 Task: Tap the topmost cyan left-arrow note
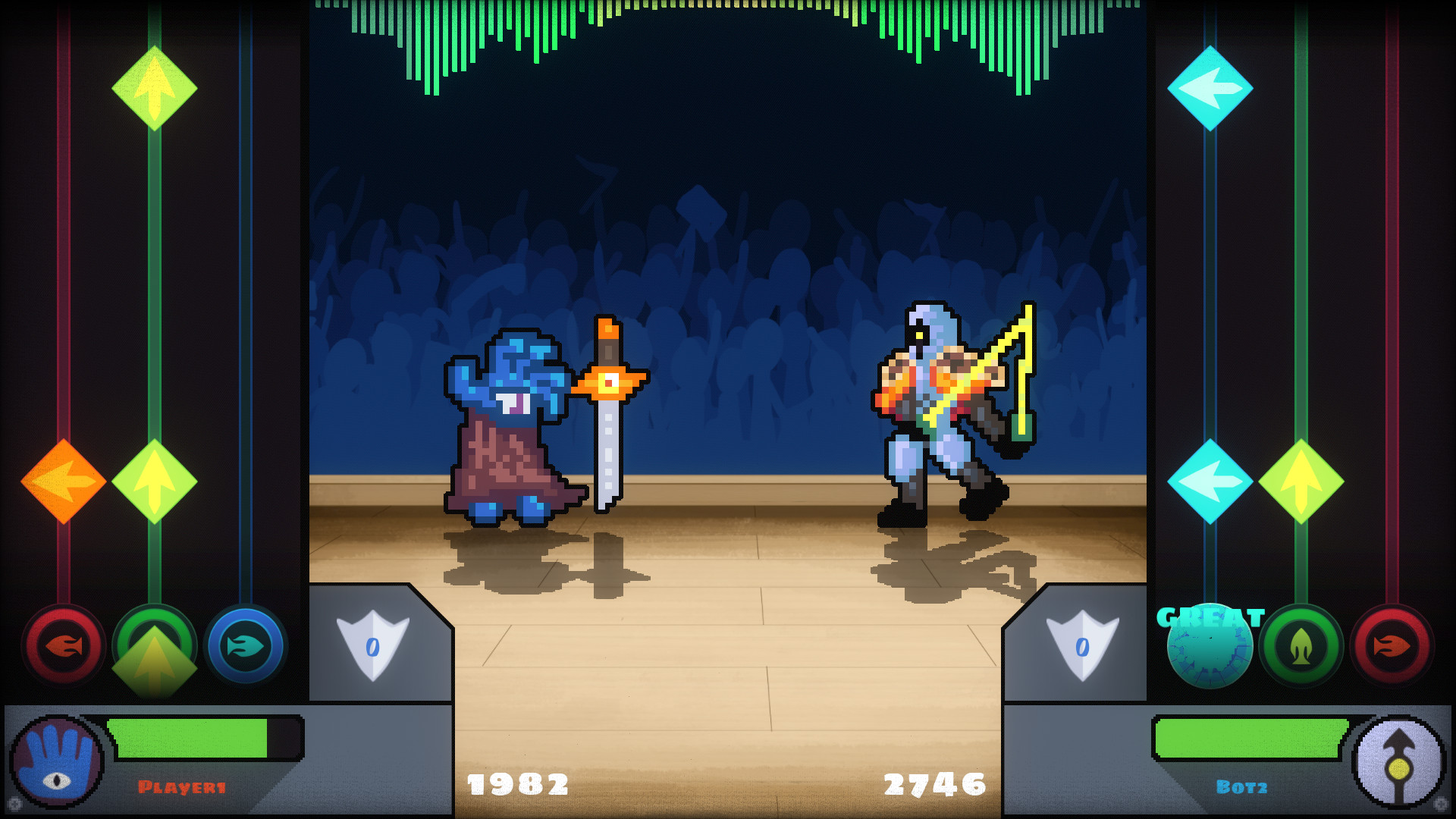[x=1212, y=88]
